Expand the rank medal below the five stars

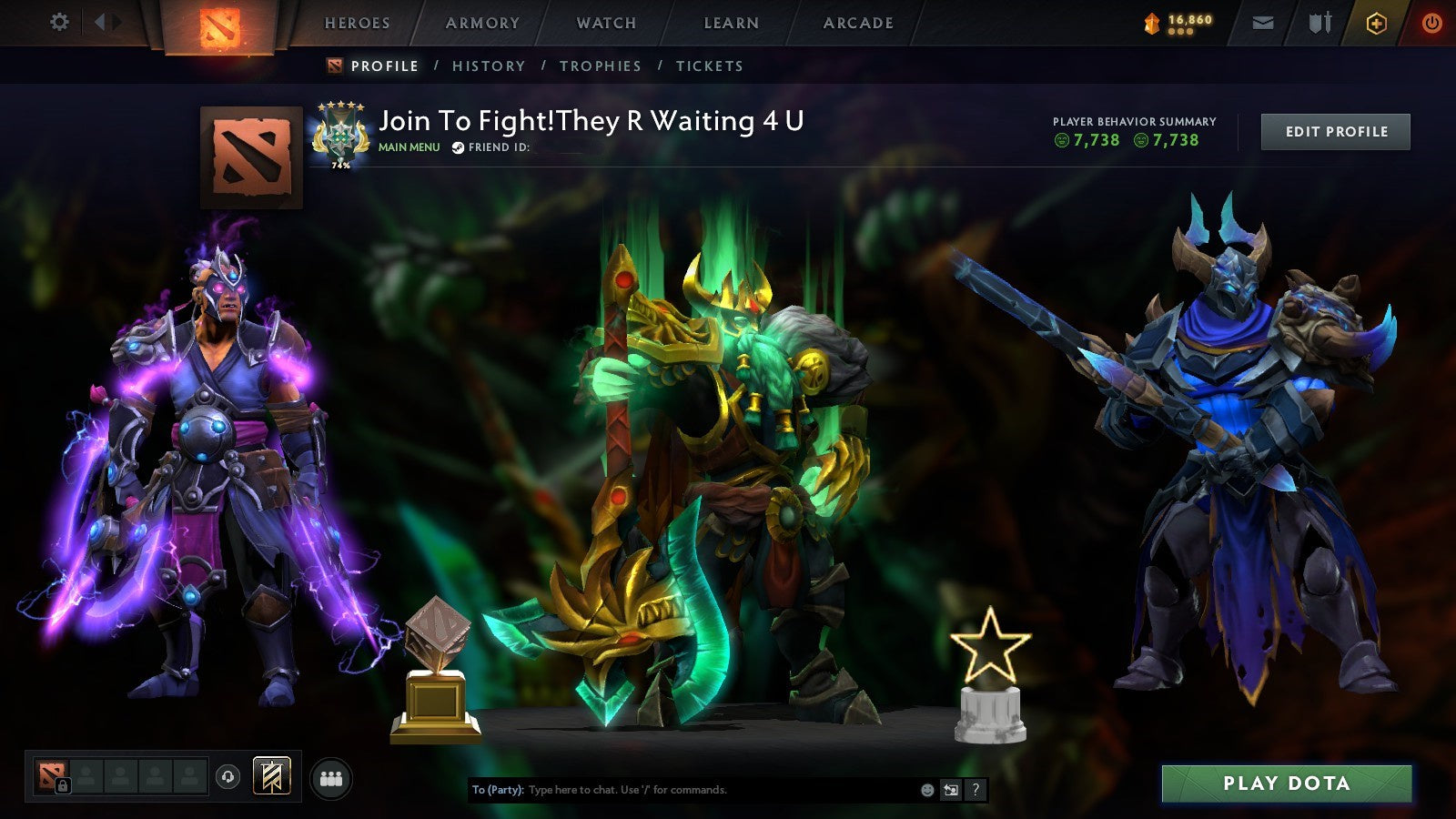341,135
